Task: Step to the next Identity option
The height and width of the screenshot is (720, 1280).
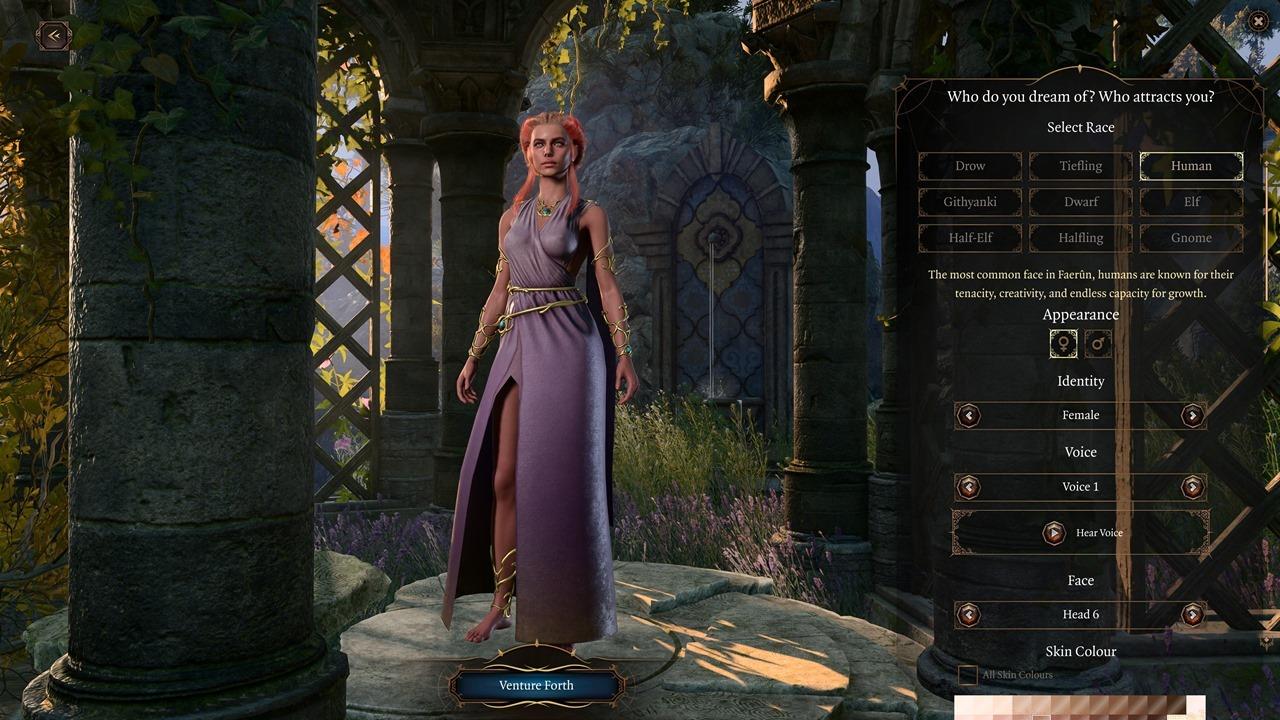Action: (x=1192, y=415)
